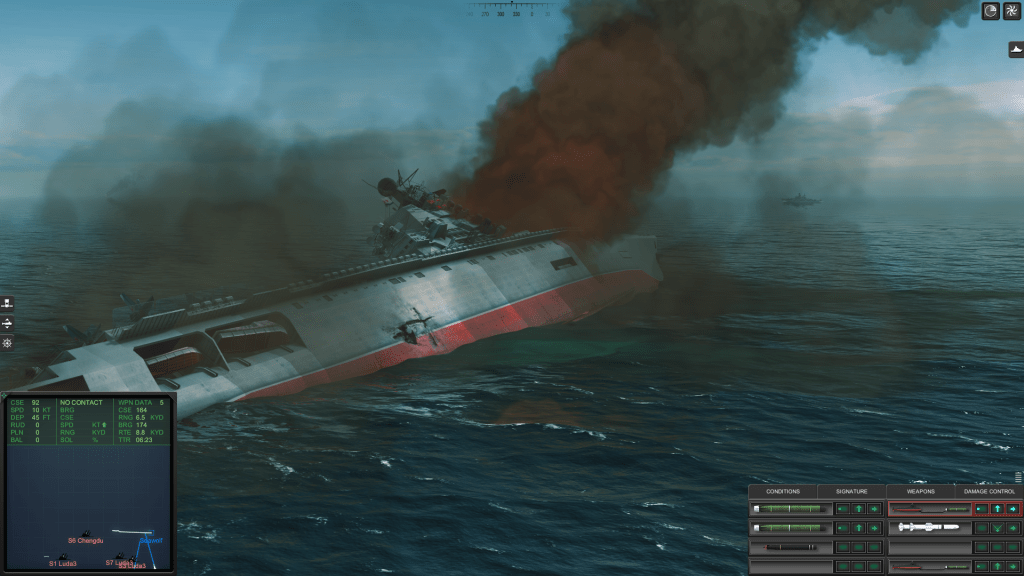The width and height of the screenshot is (1024, 576).
Task: Click the cyan right arrow in highlighted row
Action: pyautogui.click(x=1013, y=508)
